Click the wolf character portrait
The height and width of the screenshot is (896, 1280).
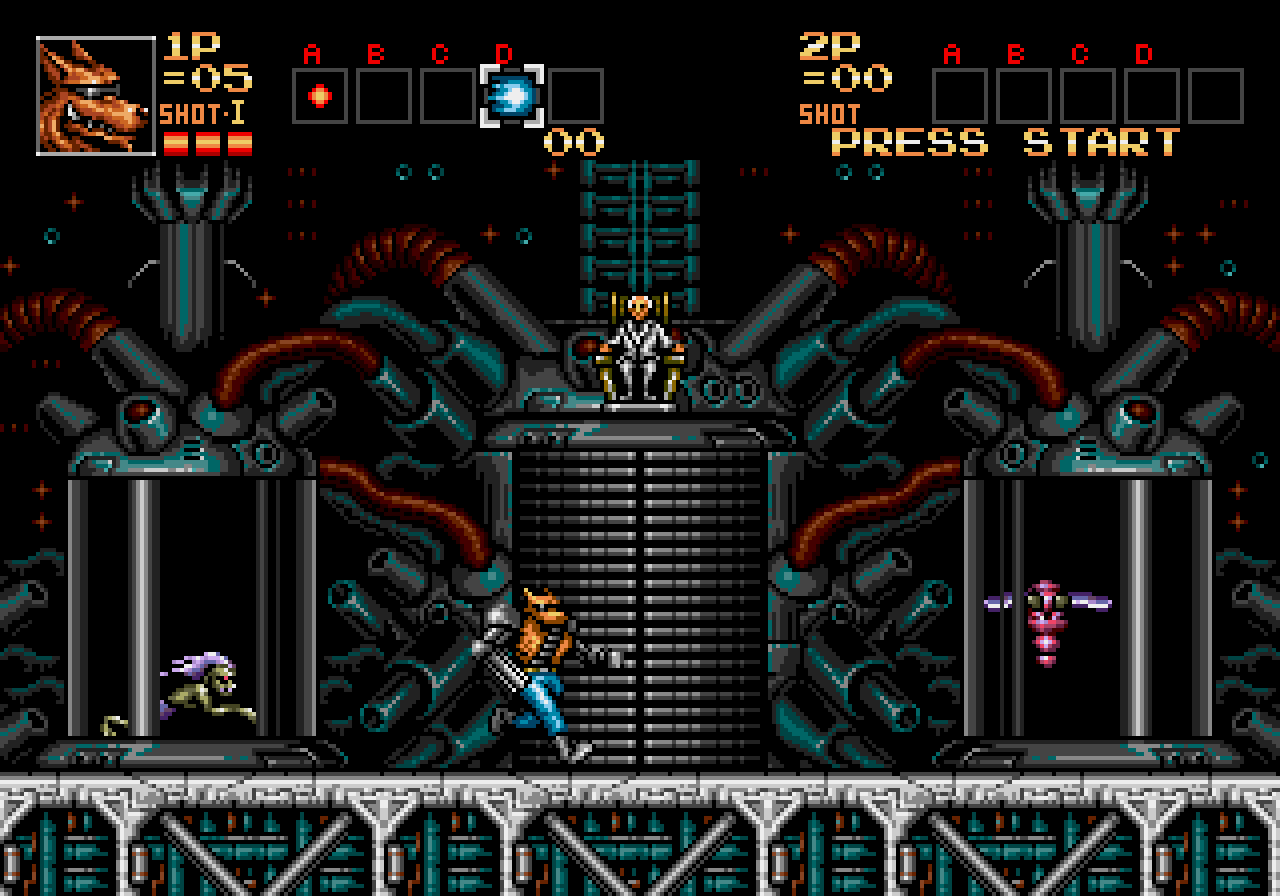tap(96, 96)
